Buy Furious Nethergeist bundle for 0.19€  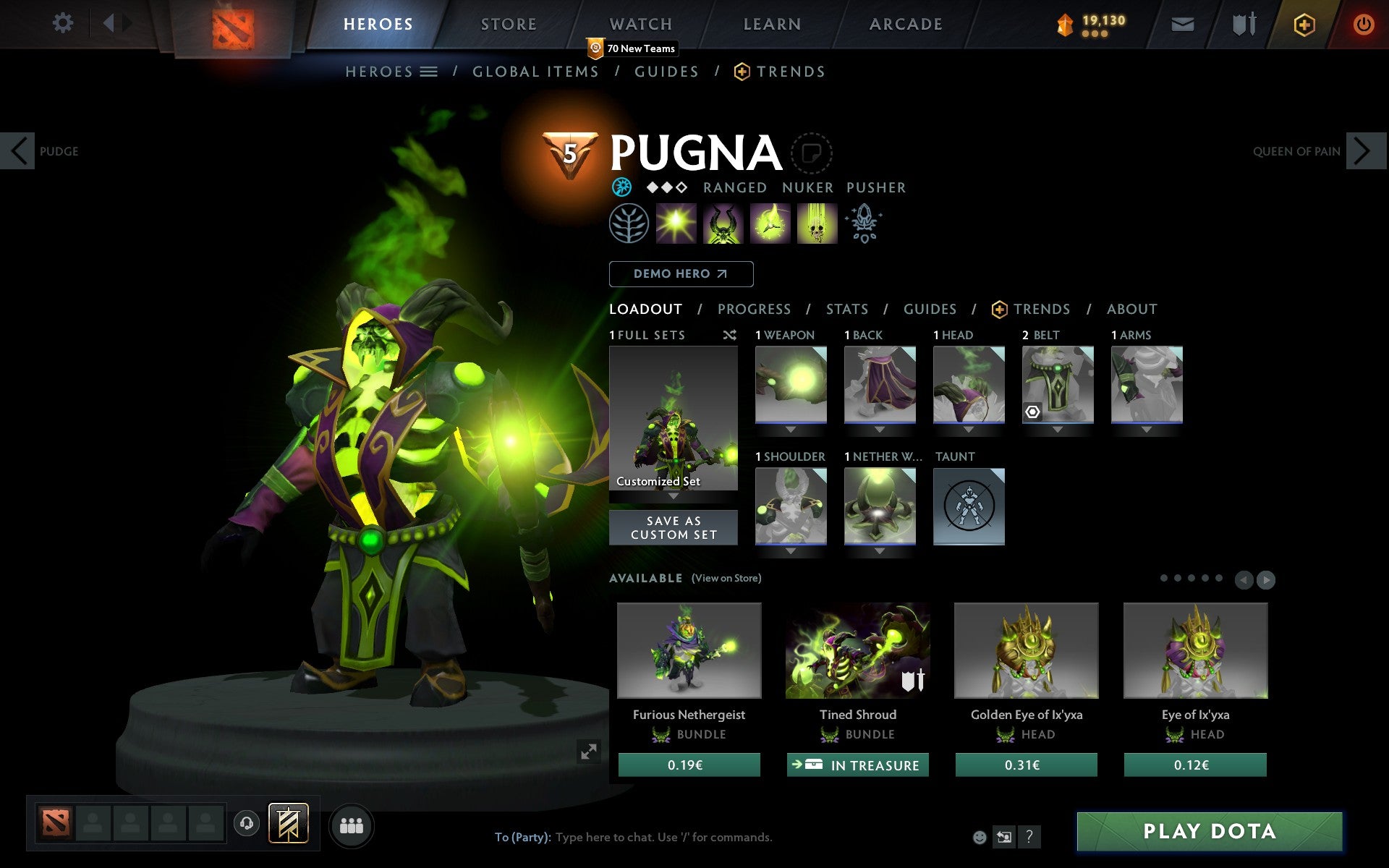(689, 765)
